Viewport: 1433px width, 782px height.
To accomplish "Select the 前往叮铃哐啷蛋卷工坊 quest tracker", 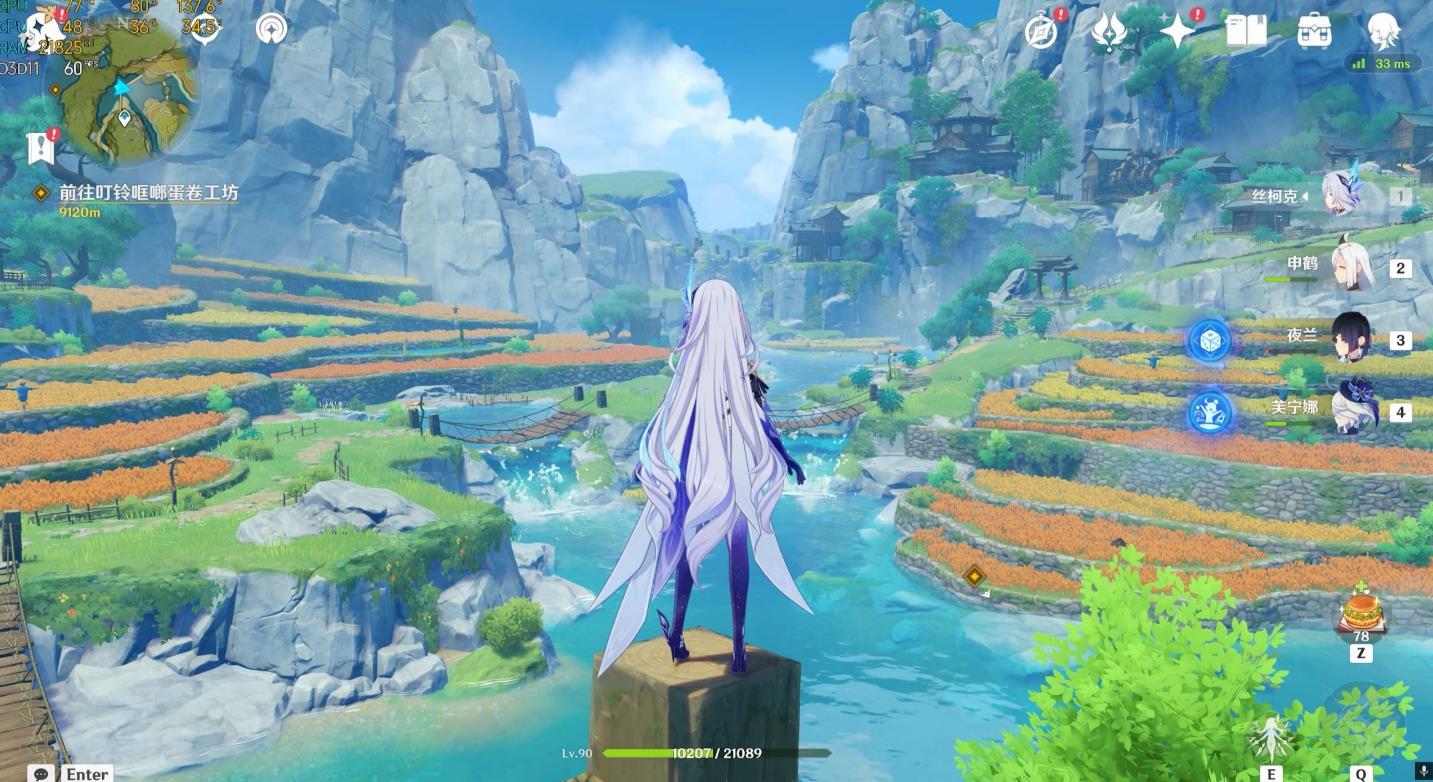I will point(148,193).
